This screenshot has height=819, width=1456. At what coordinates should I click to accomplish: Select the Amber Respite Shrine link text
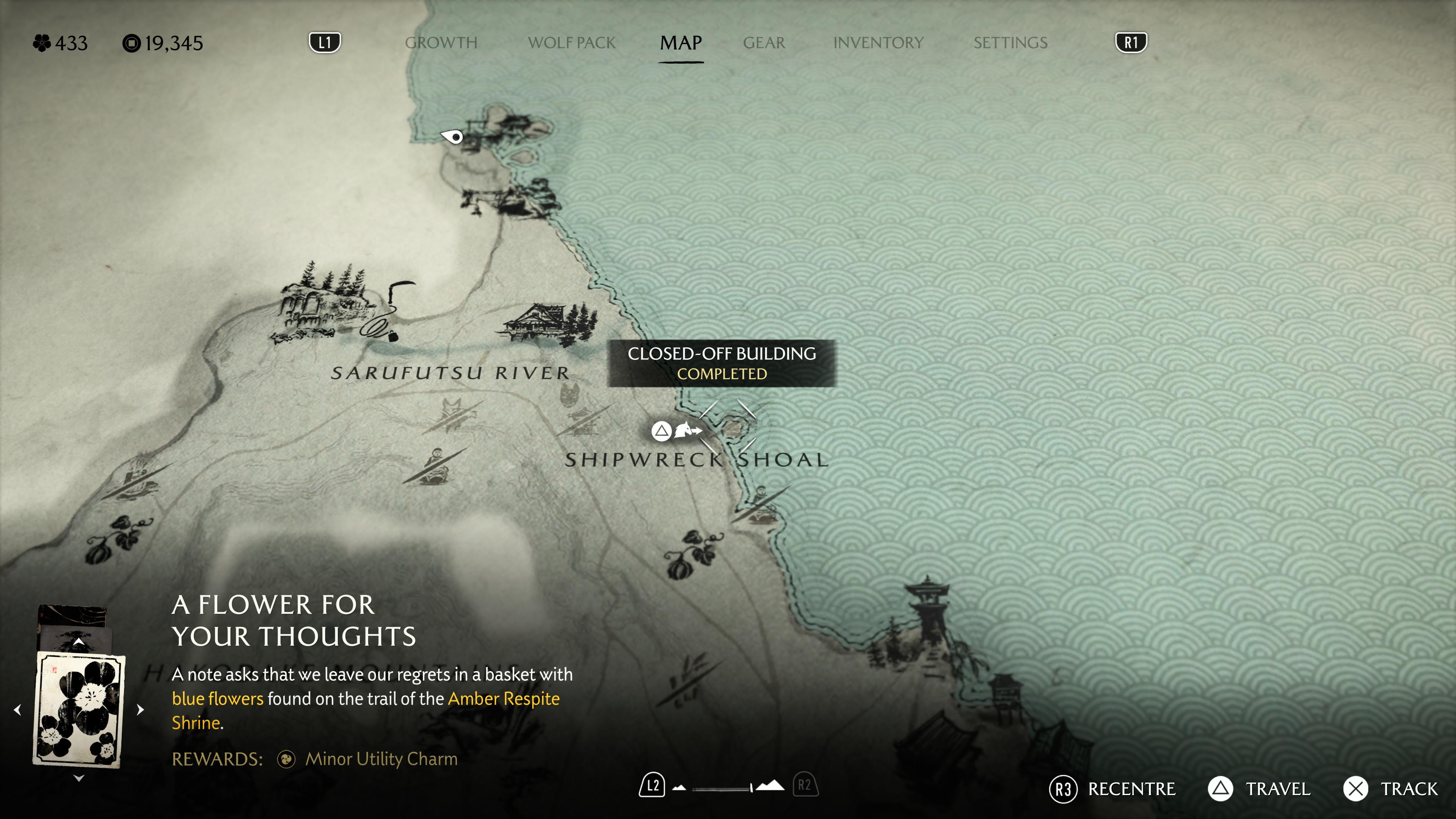pyautogui.click(x=503, y=699)
